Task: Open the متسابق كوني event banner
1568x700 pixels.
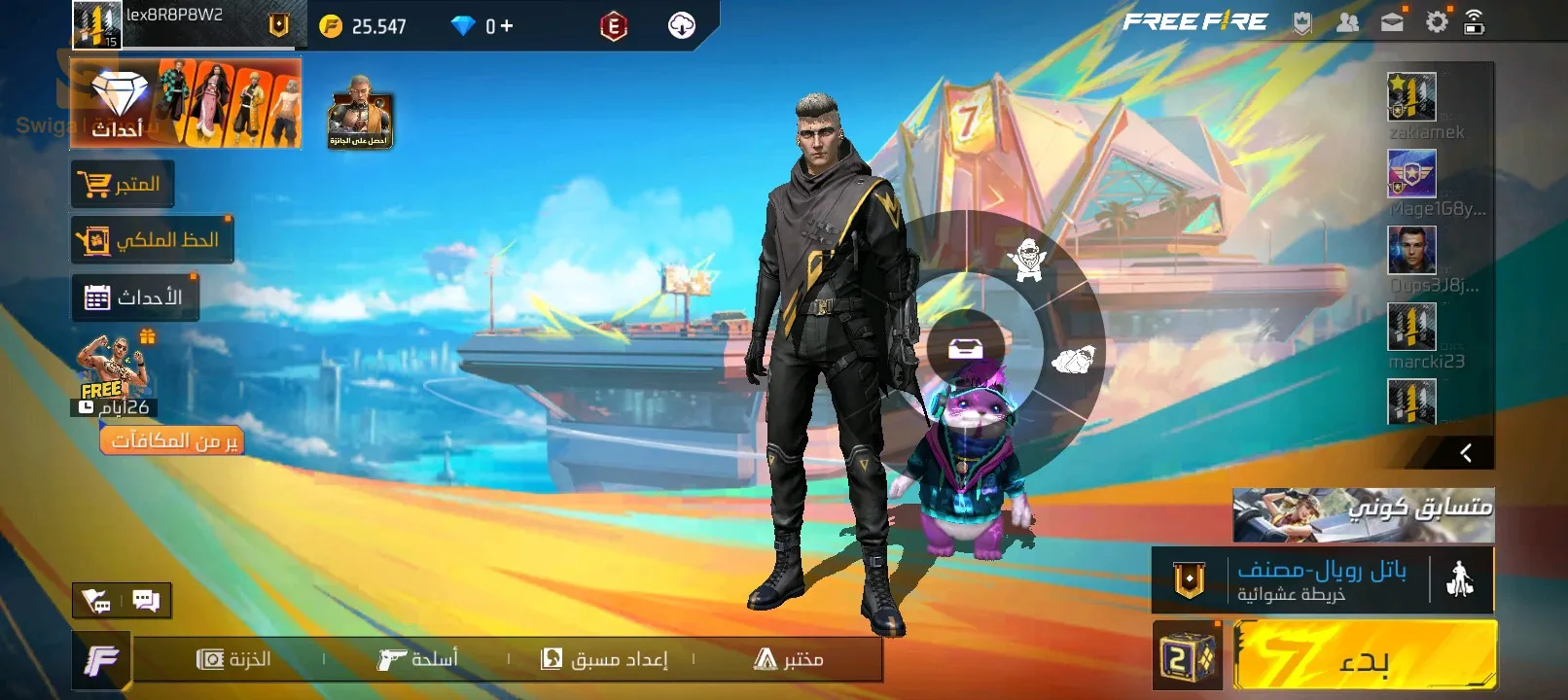Action: coord(1363,514)
